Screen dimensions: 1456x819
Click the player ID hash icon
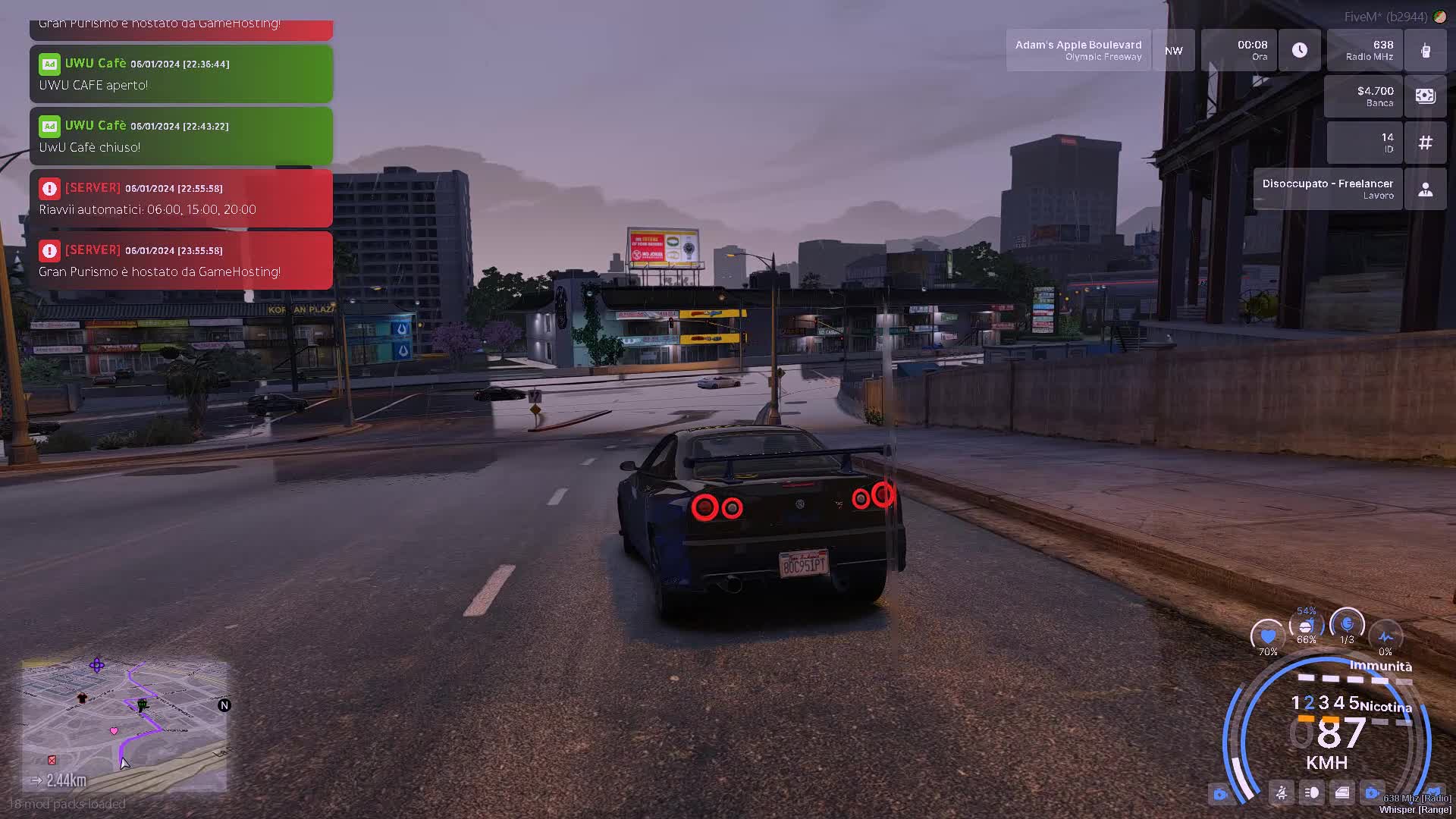coord(1425,143)
